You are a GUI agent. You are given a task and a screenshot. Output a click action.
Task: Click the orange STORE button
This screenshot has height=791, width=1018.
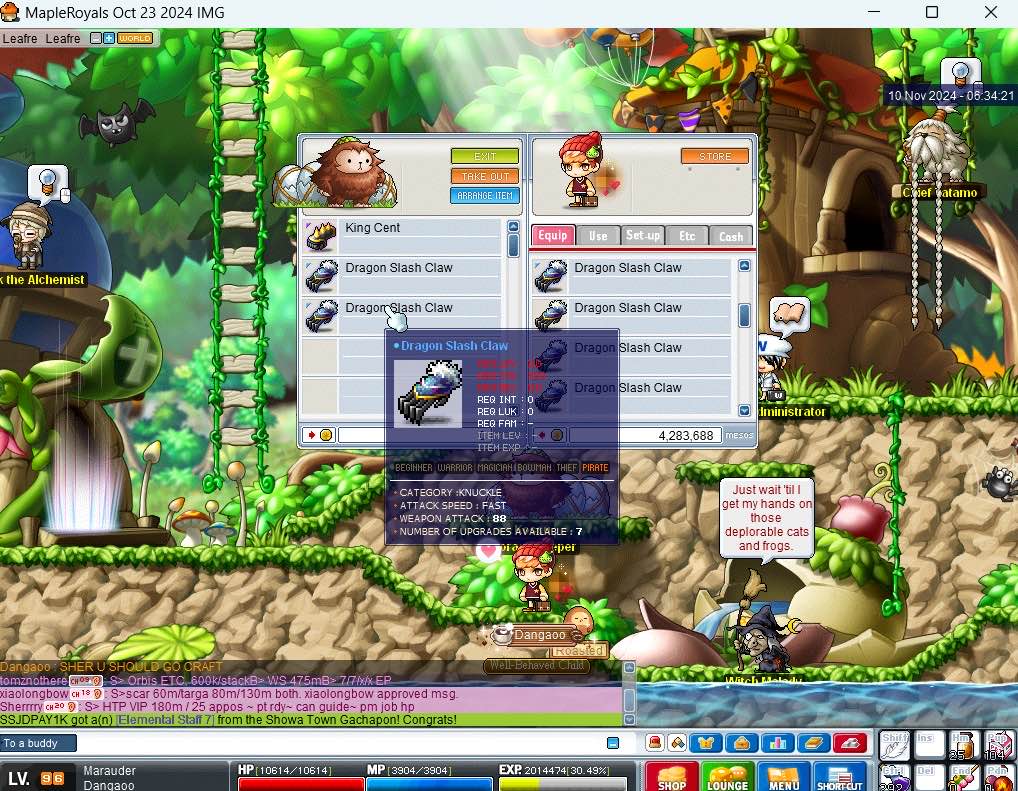coord(715,157)
